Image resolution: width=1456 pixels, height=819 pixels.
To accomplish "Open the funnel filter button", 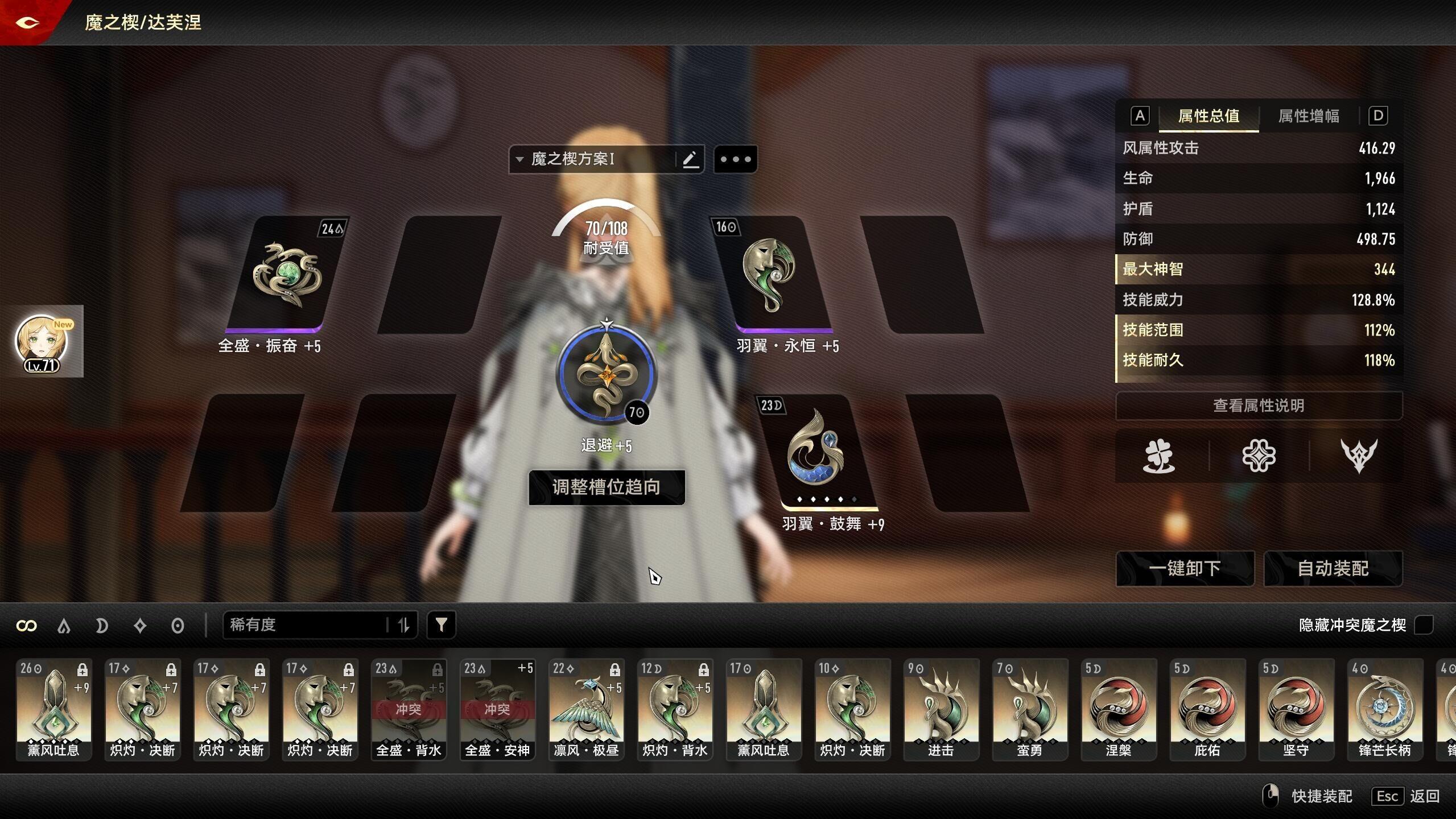I will pyautogui.click(x=441, y=625).
